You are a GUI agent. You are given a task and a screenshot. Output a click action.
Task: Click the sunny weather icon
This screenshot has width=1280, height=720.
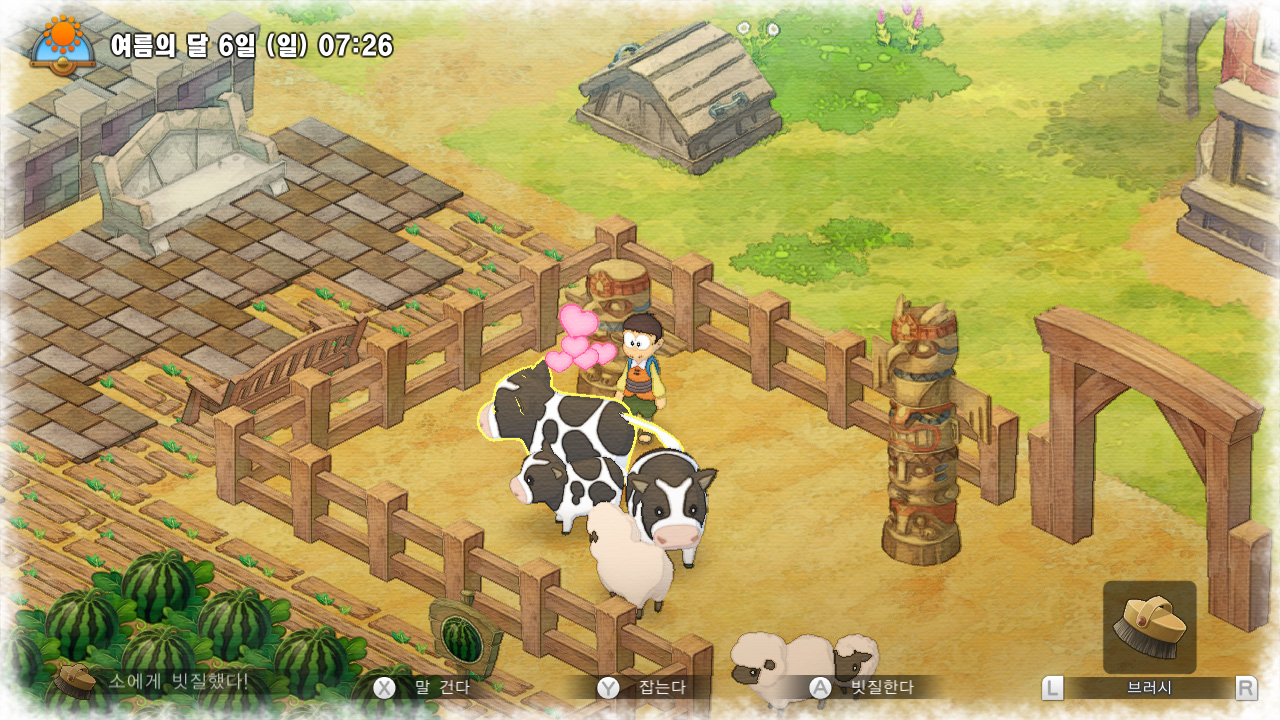tap(62, 42)
